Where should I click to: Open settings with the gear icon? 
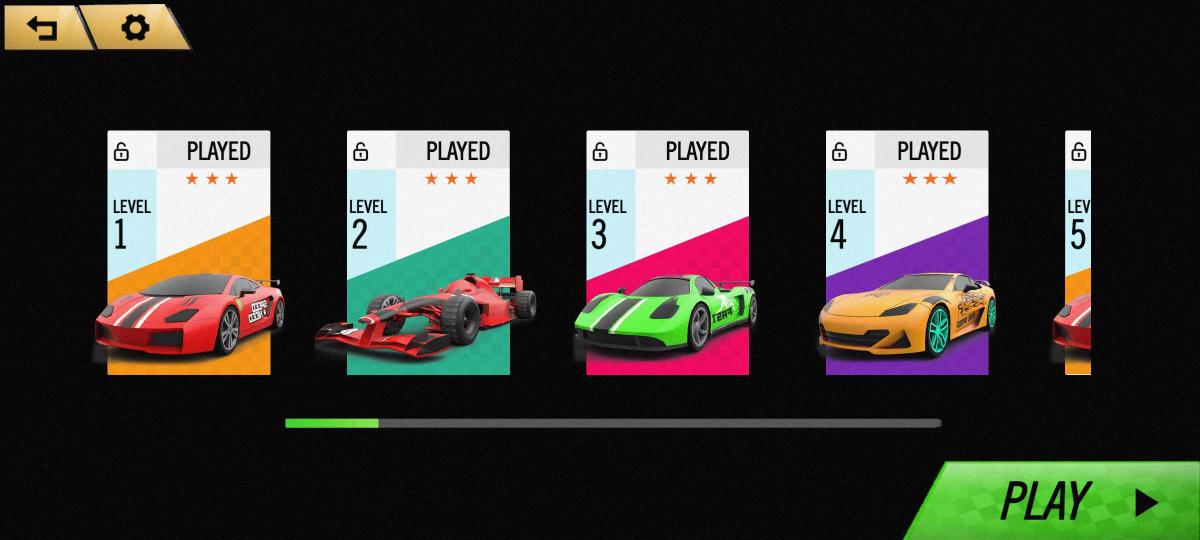click(134, 27)
